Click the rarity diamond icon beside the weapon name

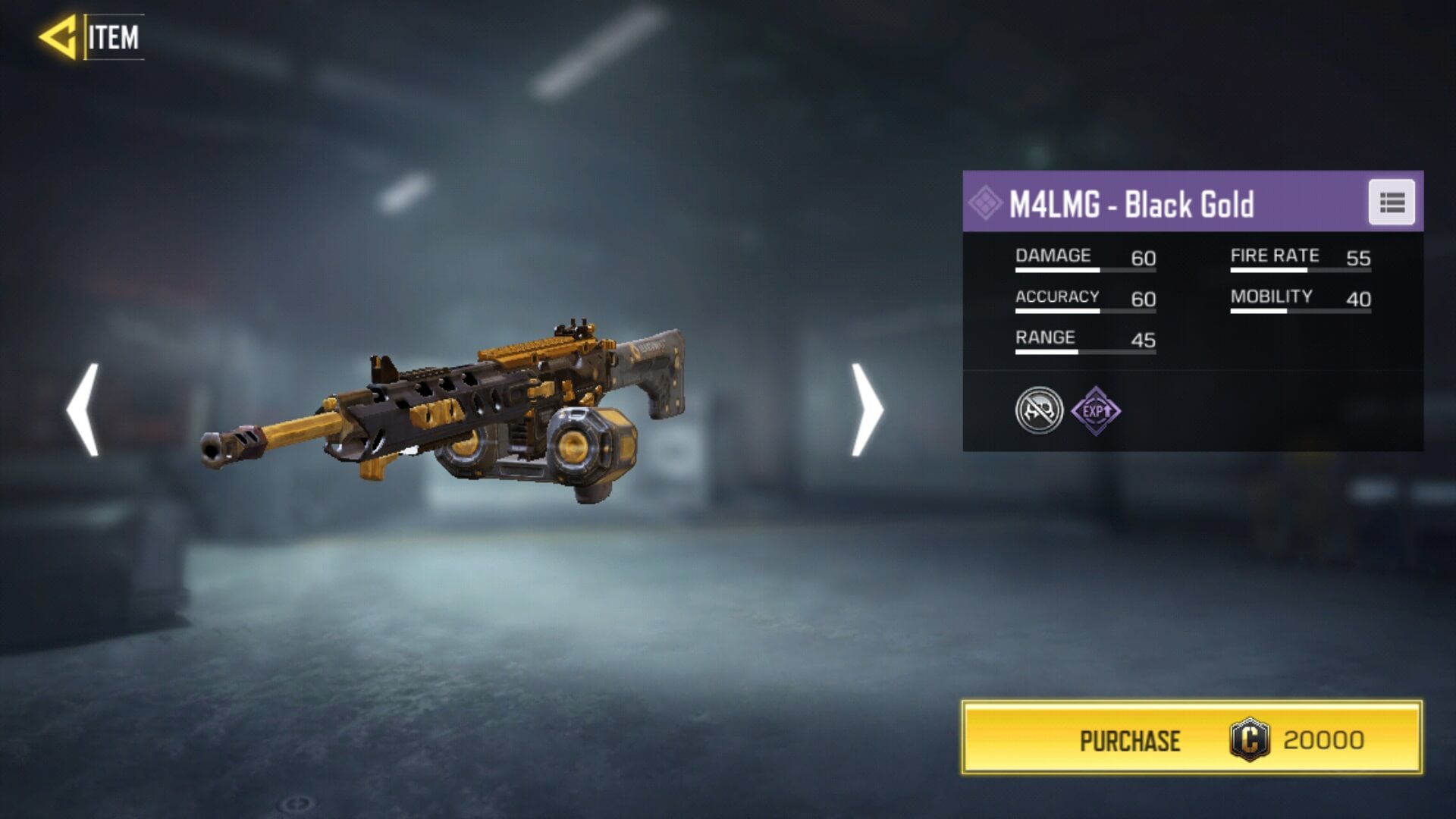[987, 202]
